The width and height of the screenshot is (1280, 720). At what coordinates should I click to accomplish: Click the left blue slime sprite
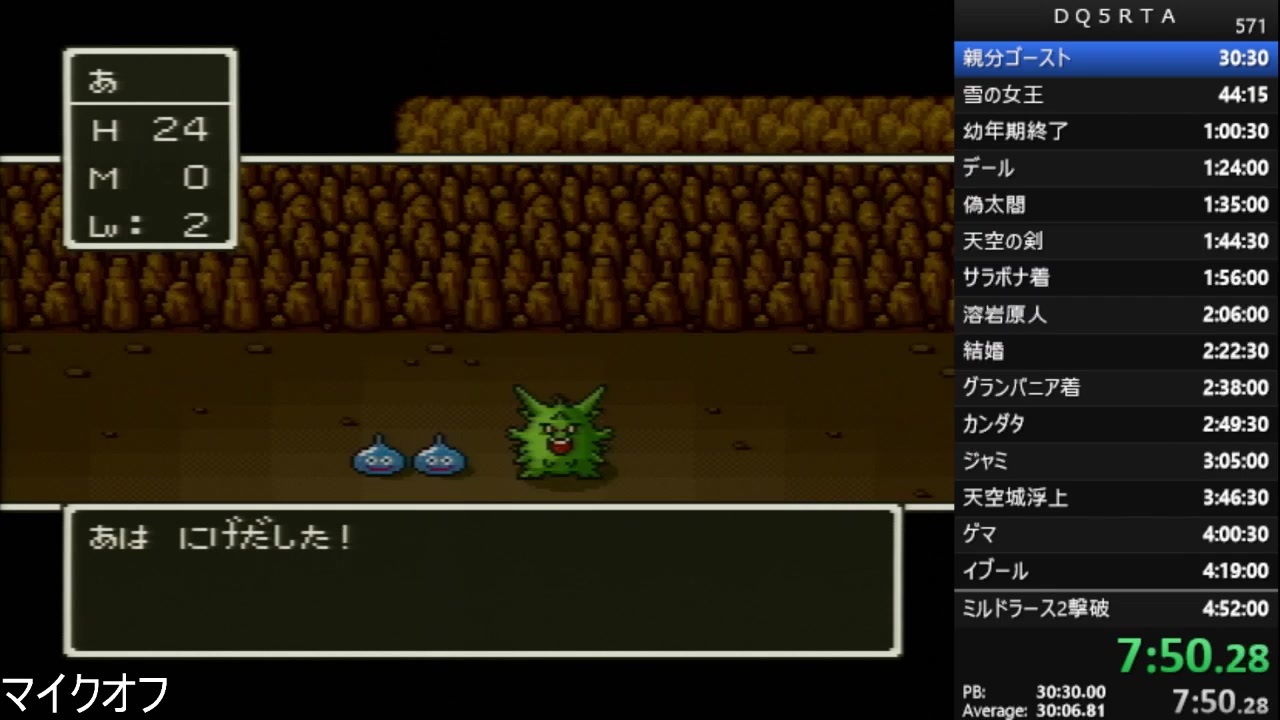tap(380, 456)
